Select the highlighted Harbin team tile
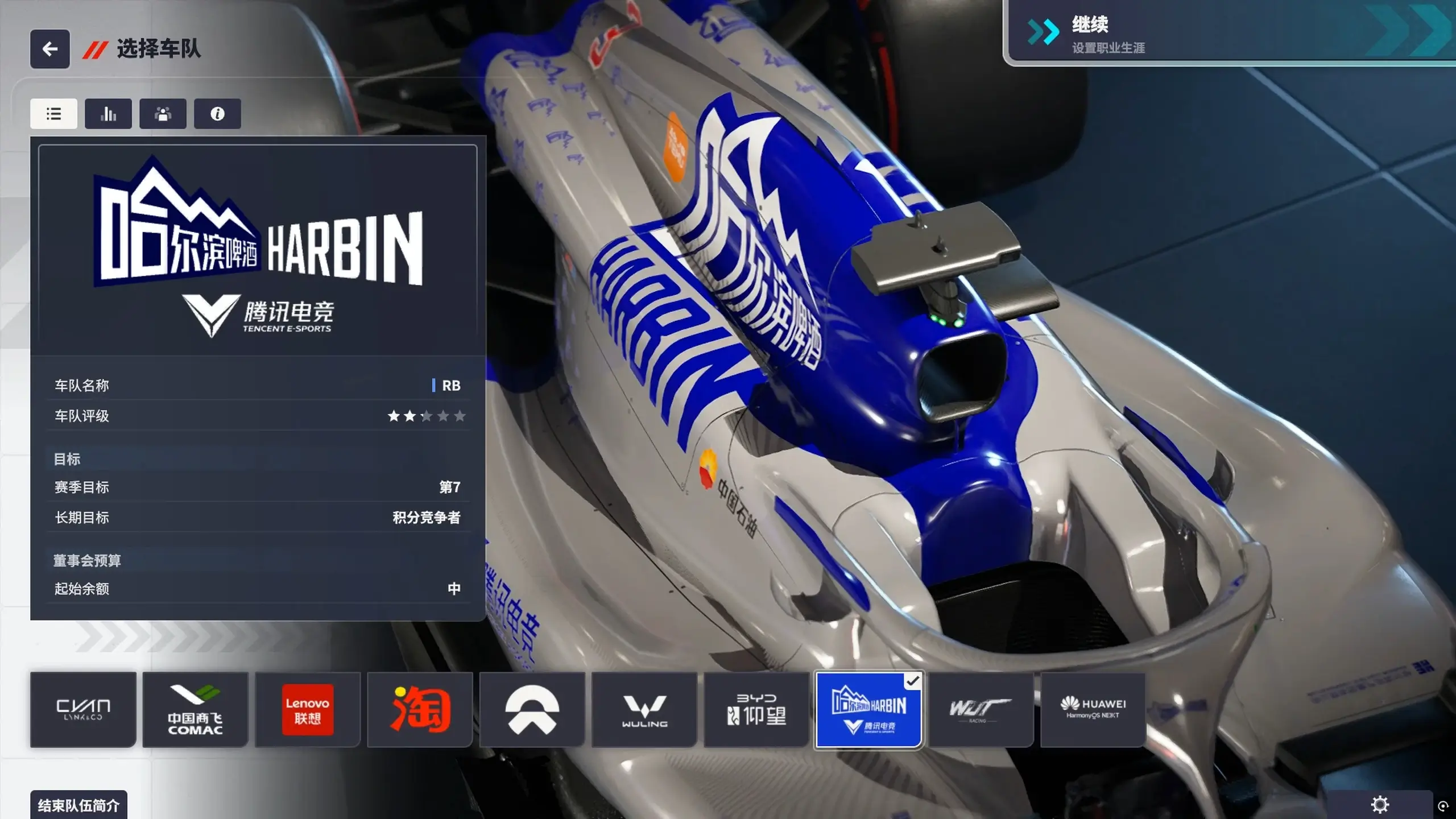The height and width of the screenshot is (819, 1456). pos(868,709)
